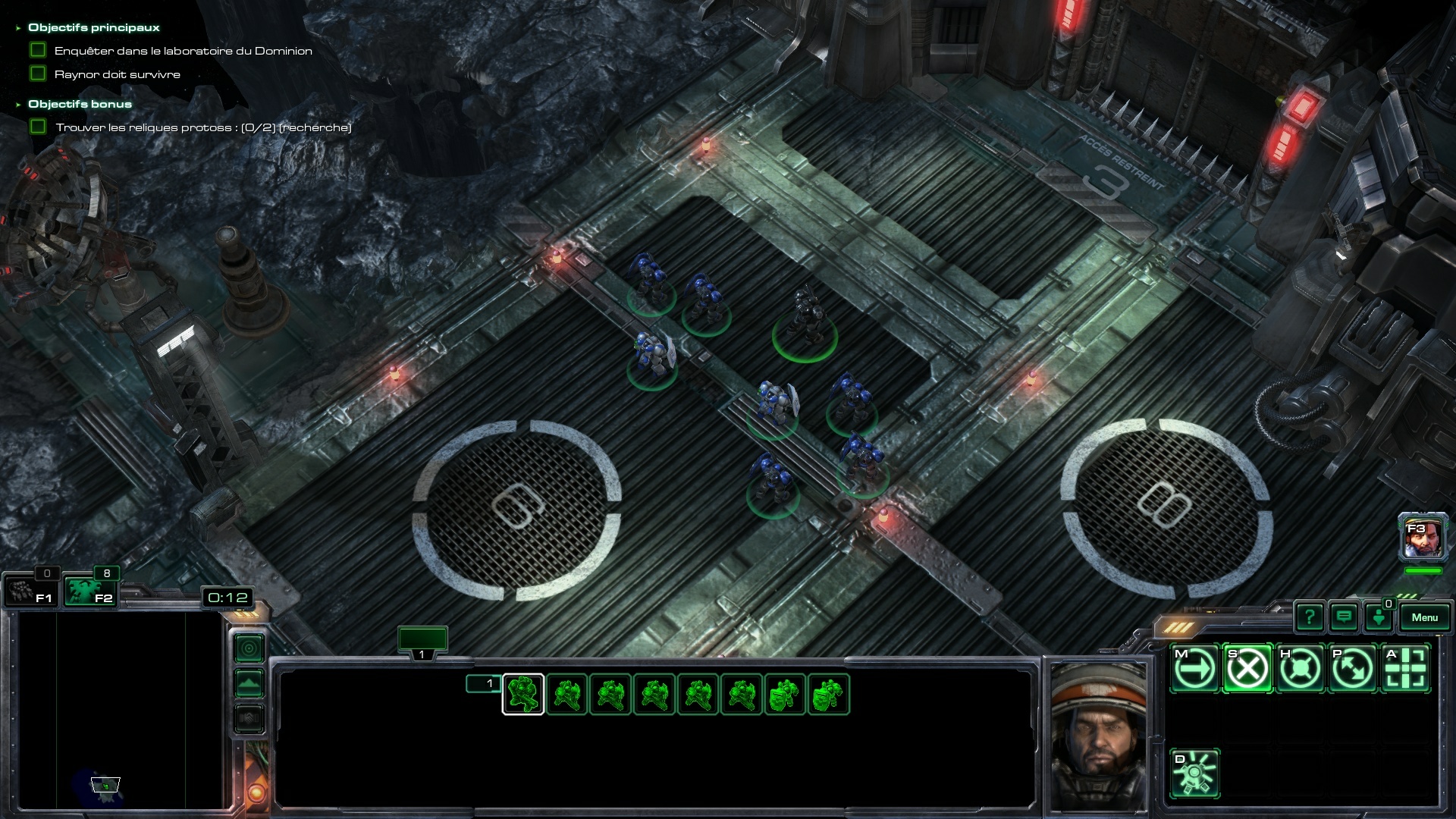Select the army group F2 button
1456x819 pixels.
90,591
